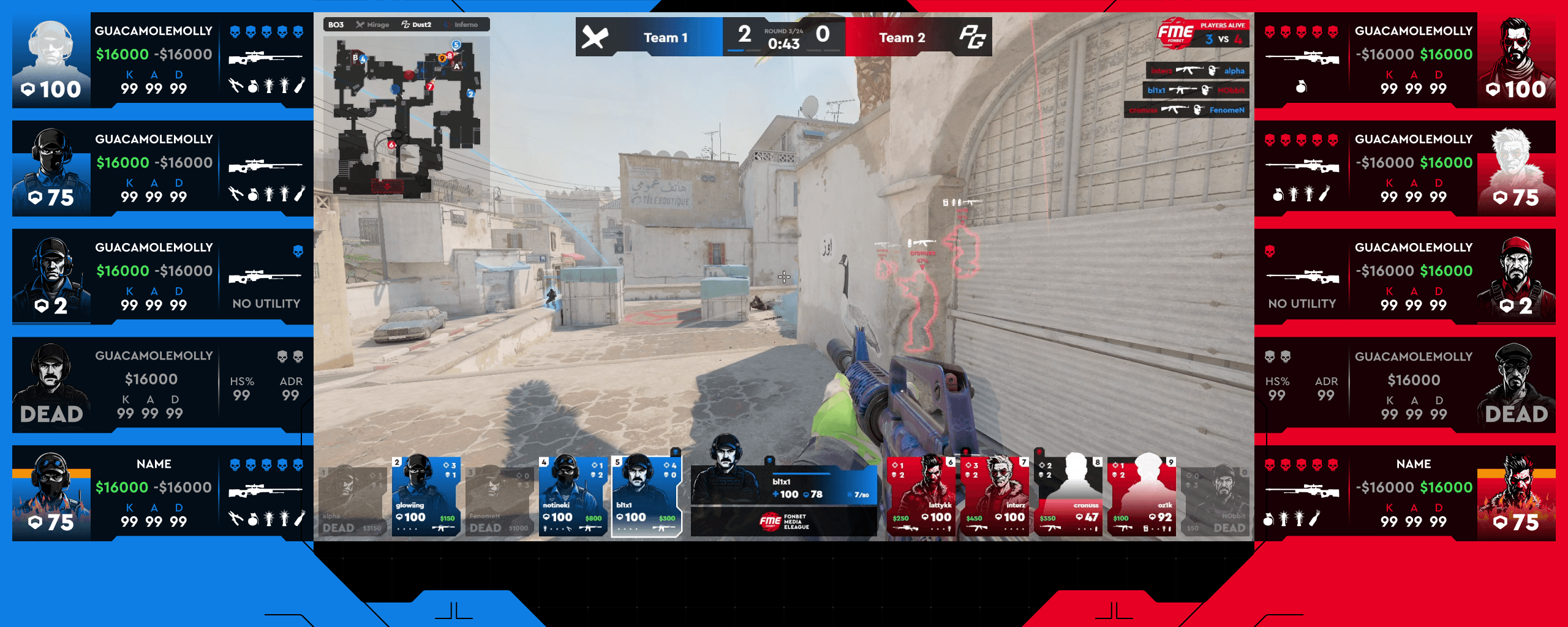Choose the highlighted bl1x1 player card
1568x627 pixels.
point(646,497)
